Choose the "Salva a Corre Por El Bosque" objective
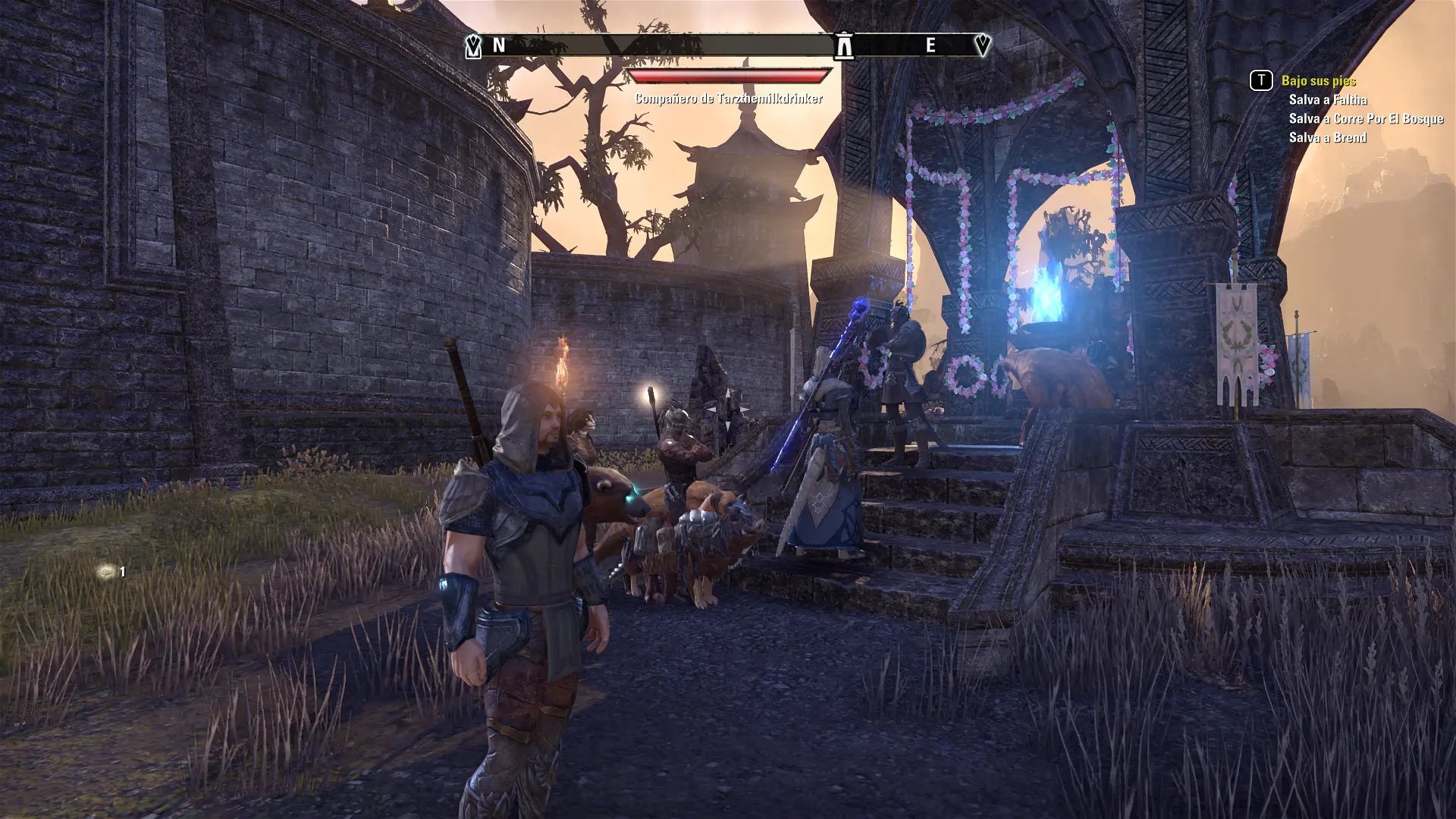Screen dimensions: 1456x819 (x=1366, y=118)
